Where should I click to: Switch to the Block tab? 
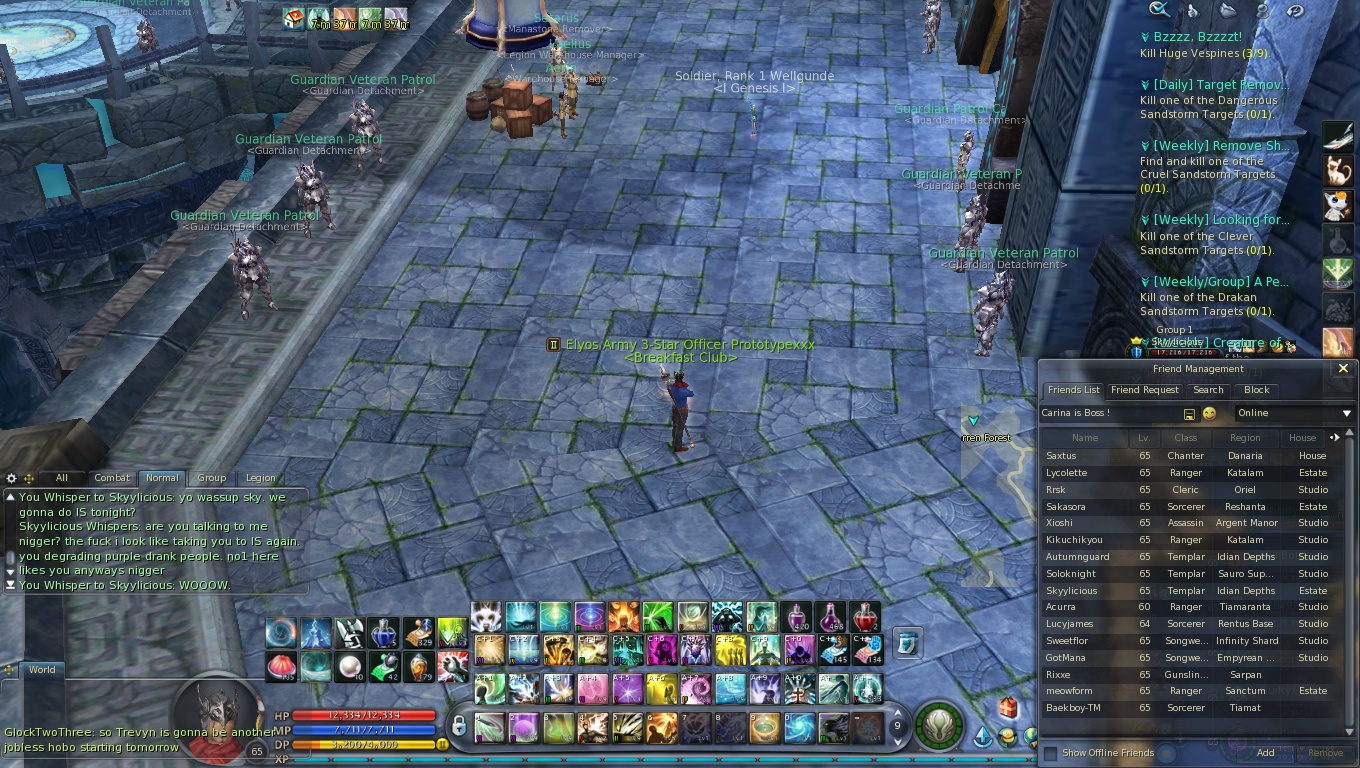coord(1256,390)
